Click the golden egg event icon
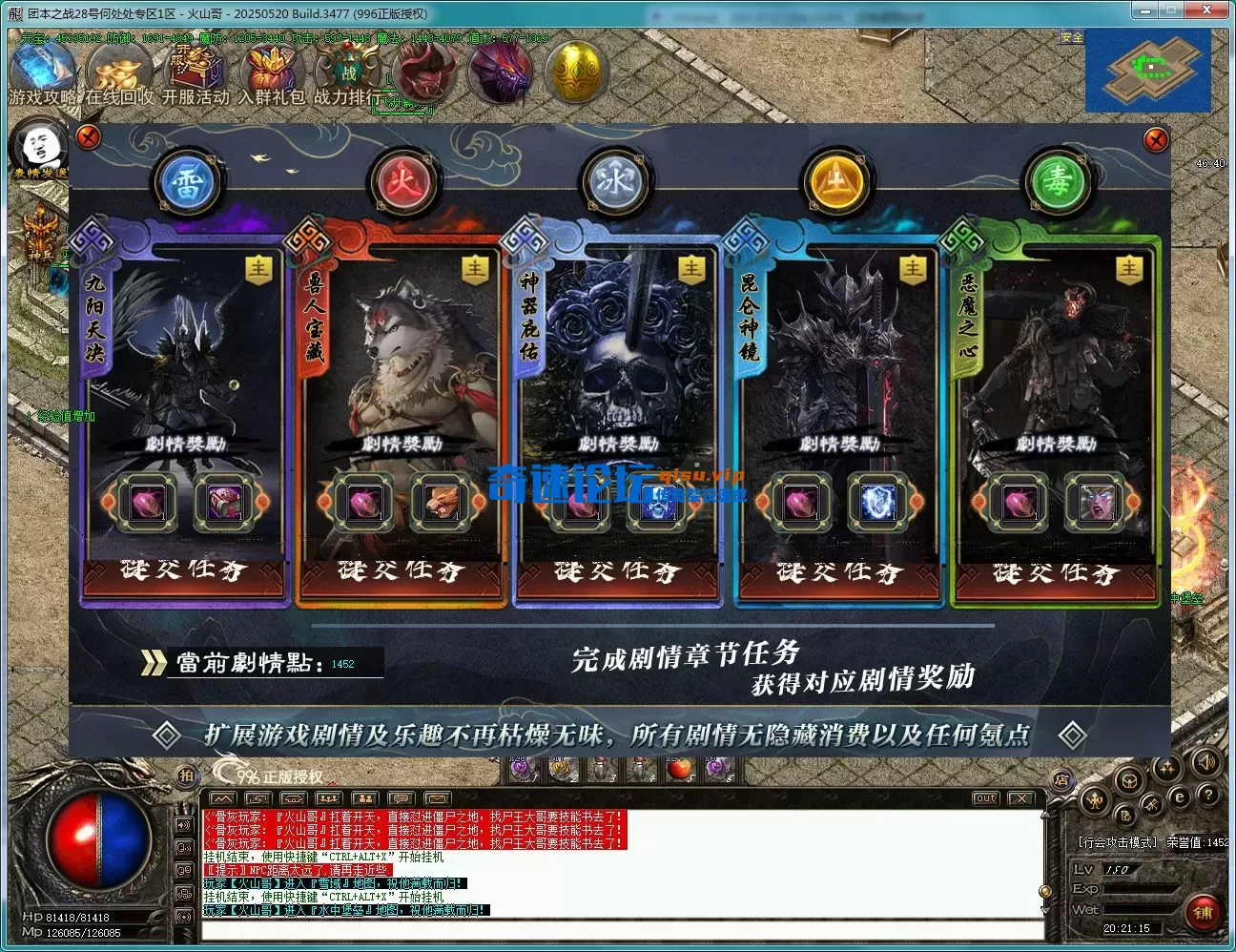This screenshot has width=1236, height=952. point(576,72)
